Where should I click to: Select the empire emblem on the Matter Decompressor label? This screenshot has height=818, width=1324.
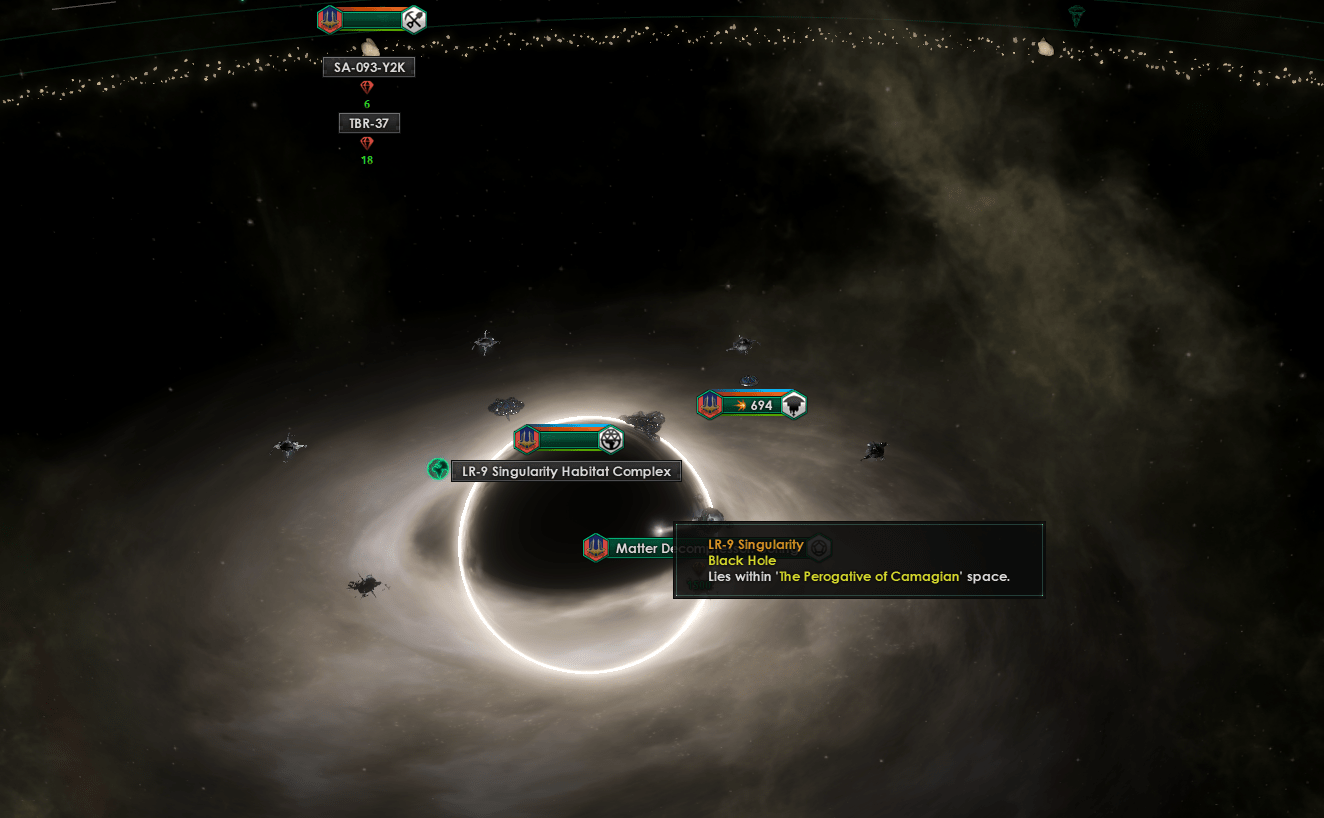click(x=595, y=548)
